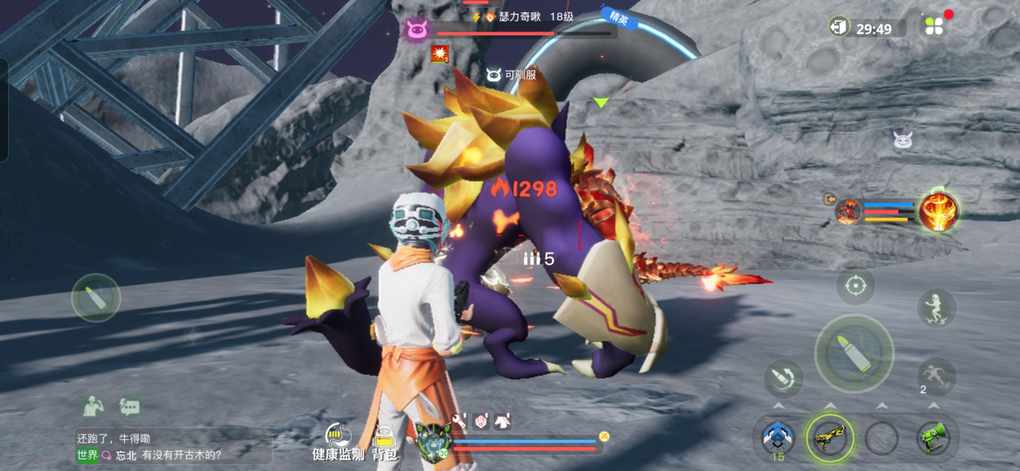Select the blue capture device slot
Screen dimensions: 1020x471
(x=777, y=437)
